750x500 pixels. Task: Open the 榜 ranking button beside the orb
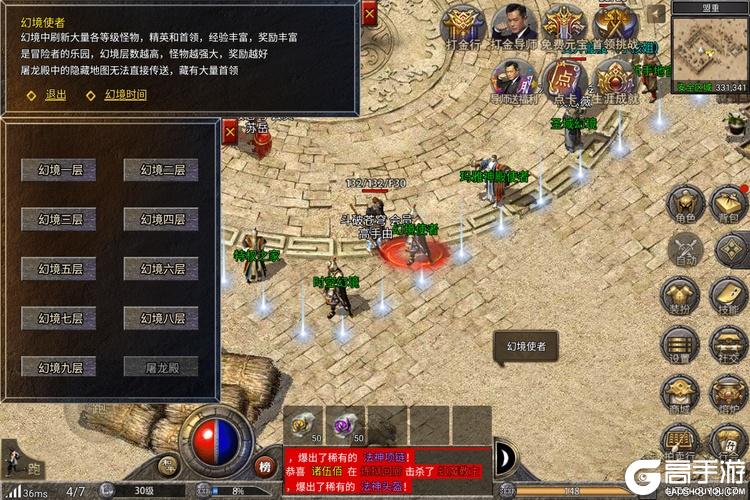click(264, 465)
